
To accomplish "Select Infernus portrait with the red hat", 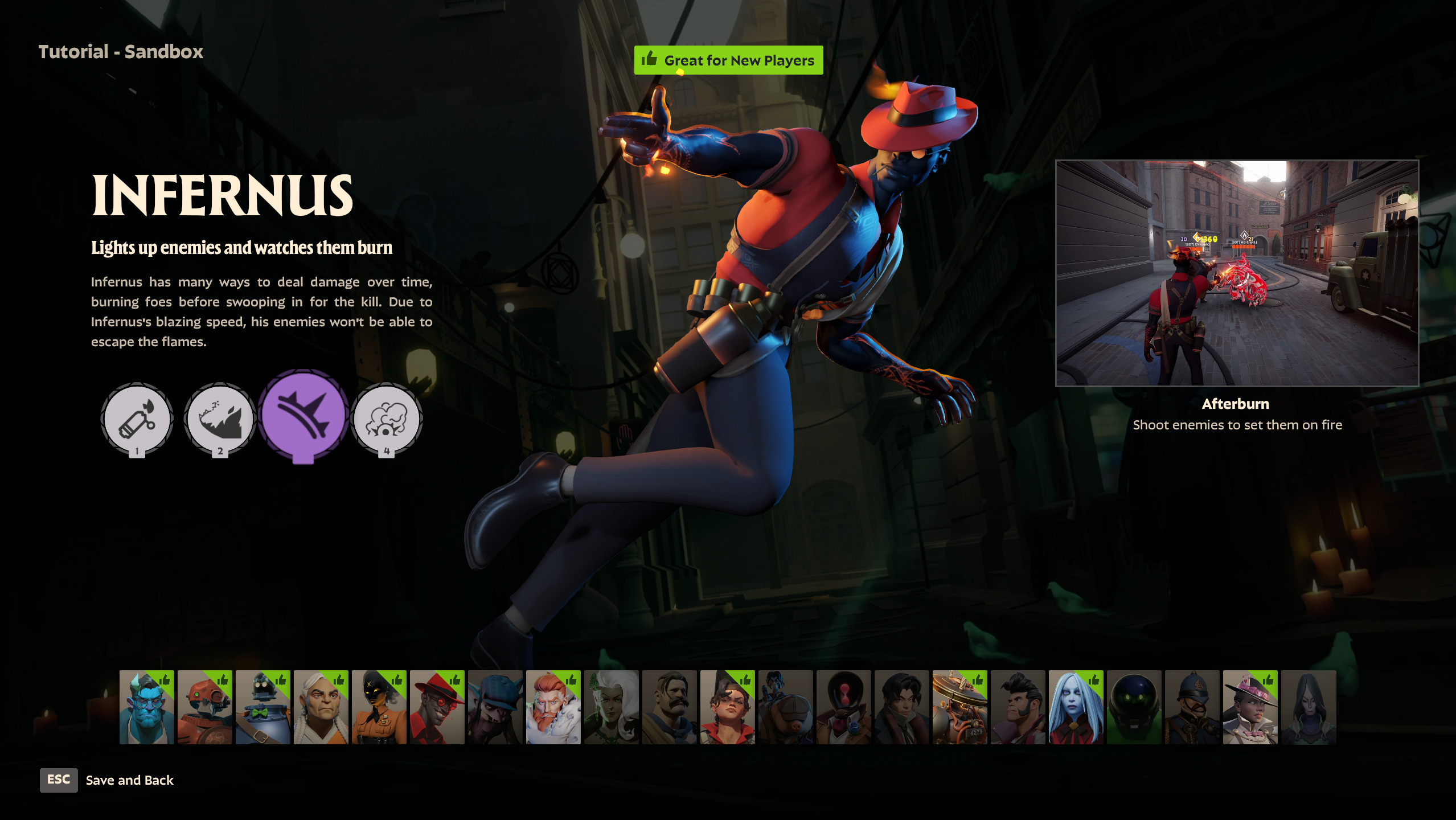I will [x=437, y=707].
